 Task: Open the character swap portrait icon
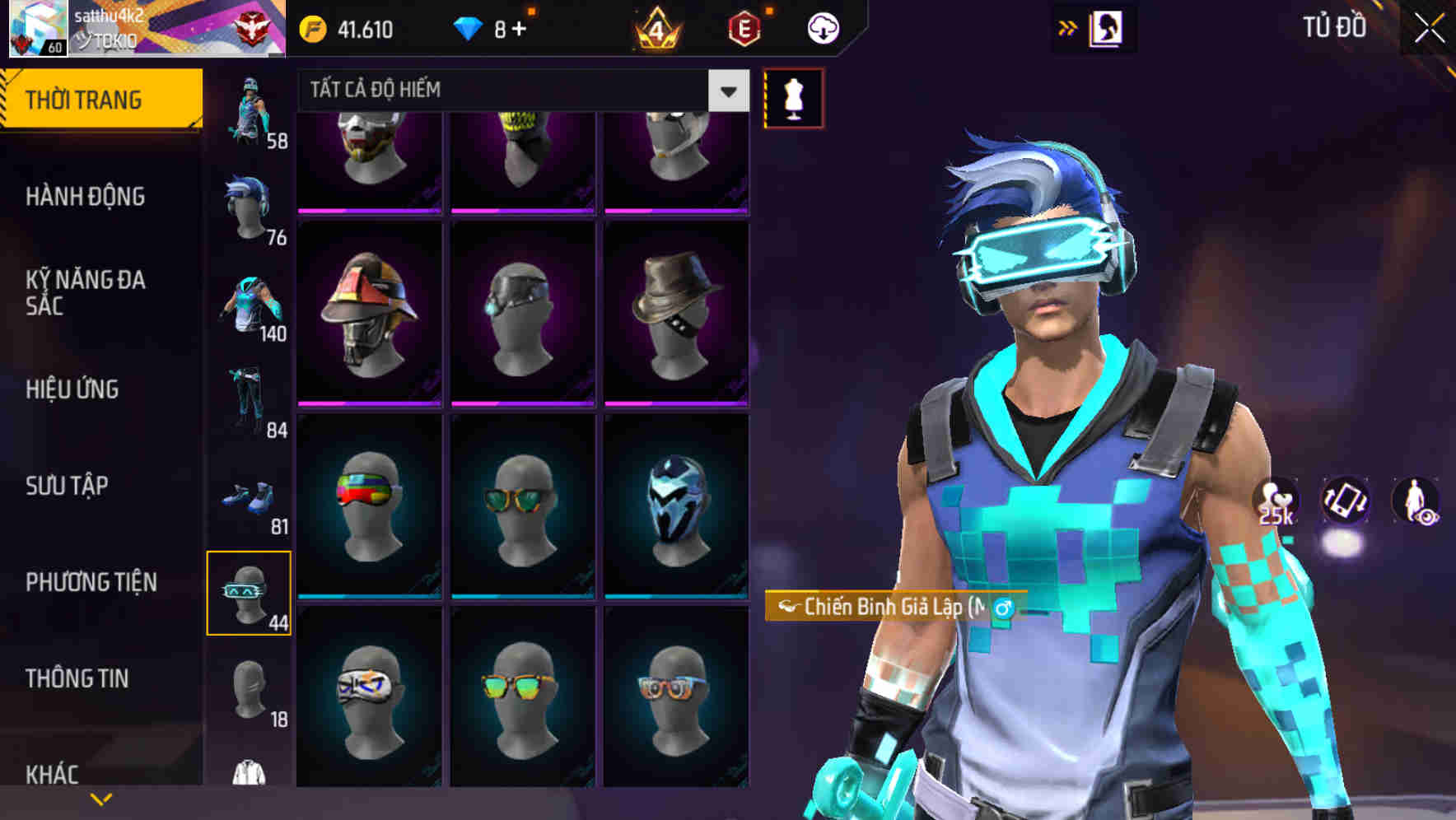pos(1105,27)
